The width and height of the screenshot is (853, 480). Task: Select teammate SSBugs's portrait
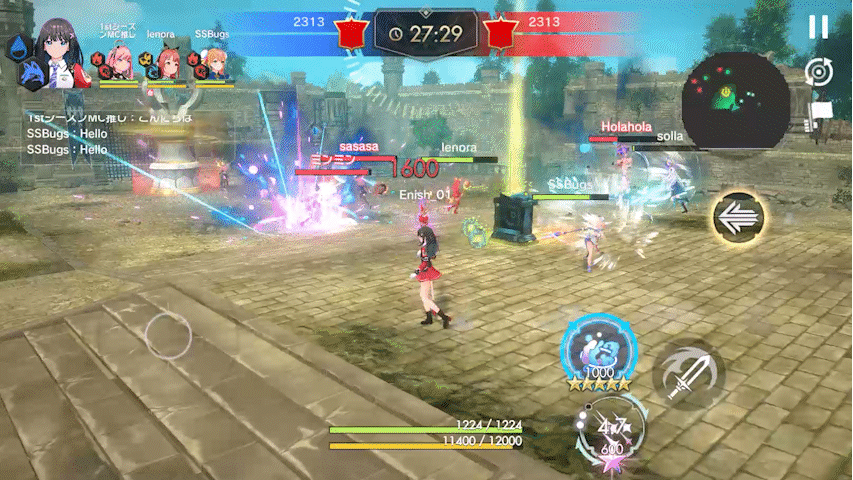(x=215, y=64)
